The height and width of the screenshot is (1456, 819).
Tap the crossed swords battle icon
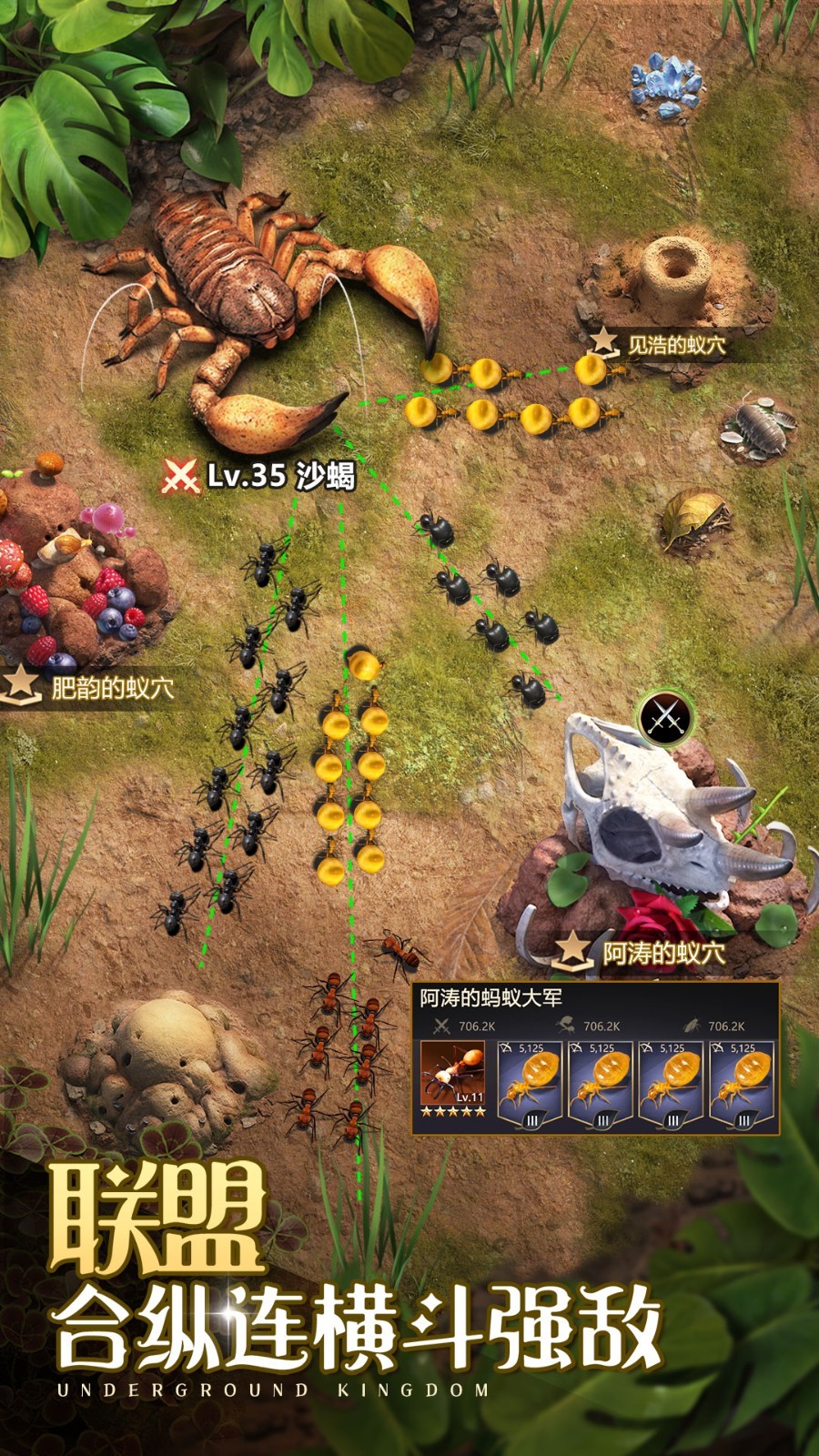tap(665, 717)
